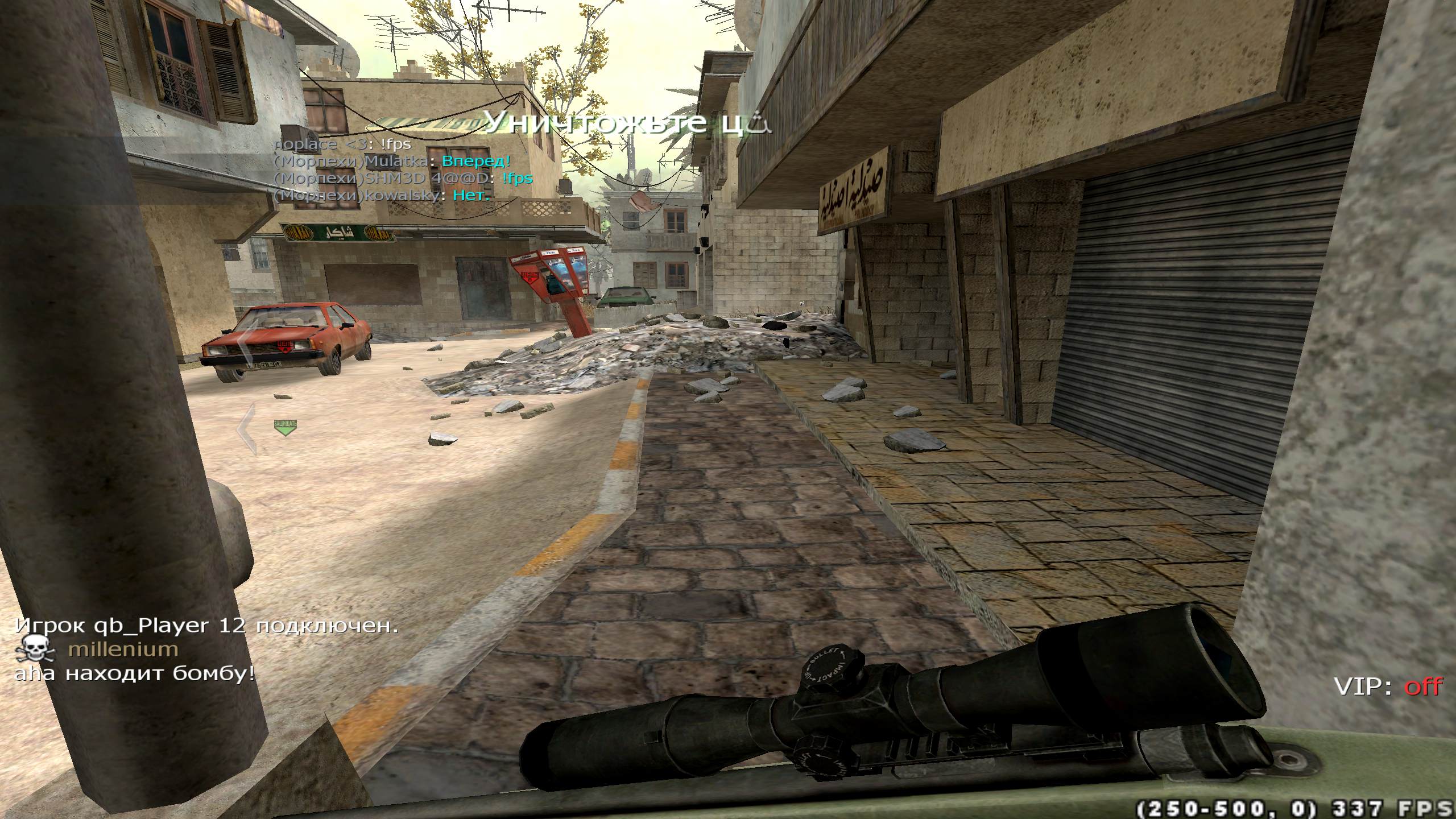Click Mulatka's chat message "Вперед!"
This screenshot has width=1456, height=819.
(476, 162)
